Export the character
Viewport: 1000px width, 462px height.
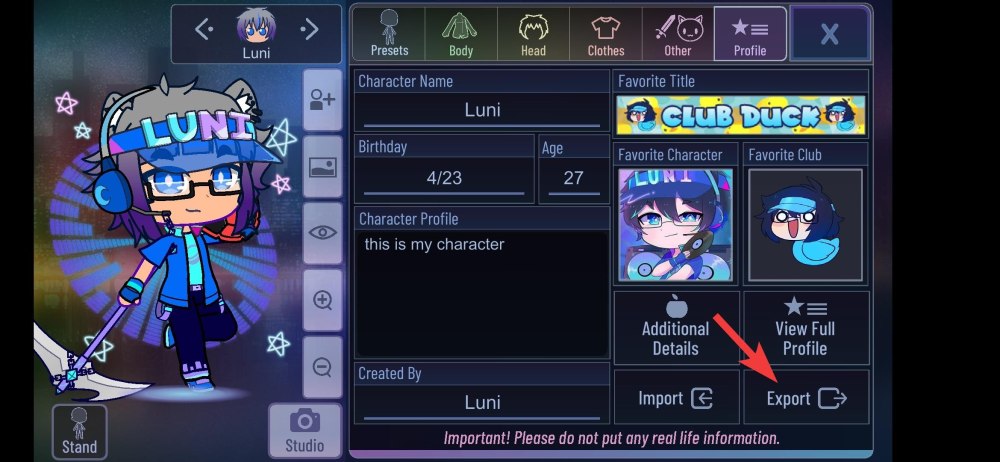tap(806, 398)
